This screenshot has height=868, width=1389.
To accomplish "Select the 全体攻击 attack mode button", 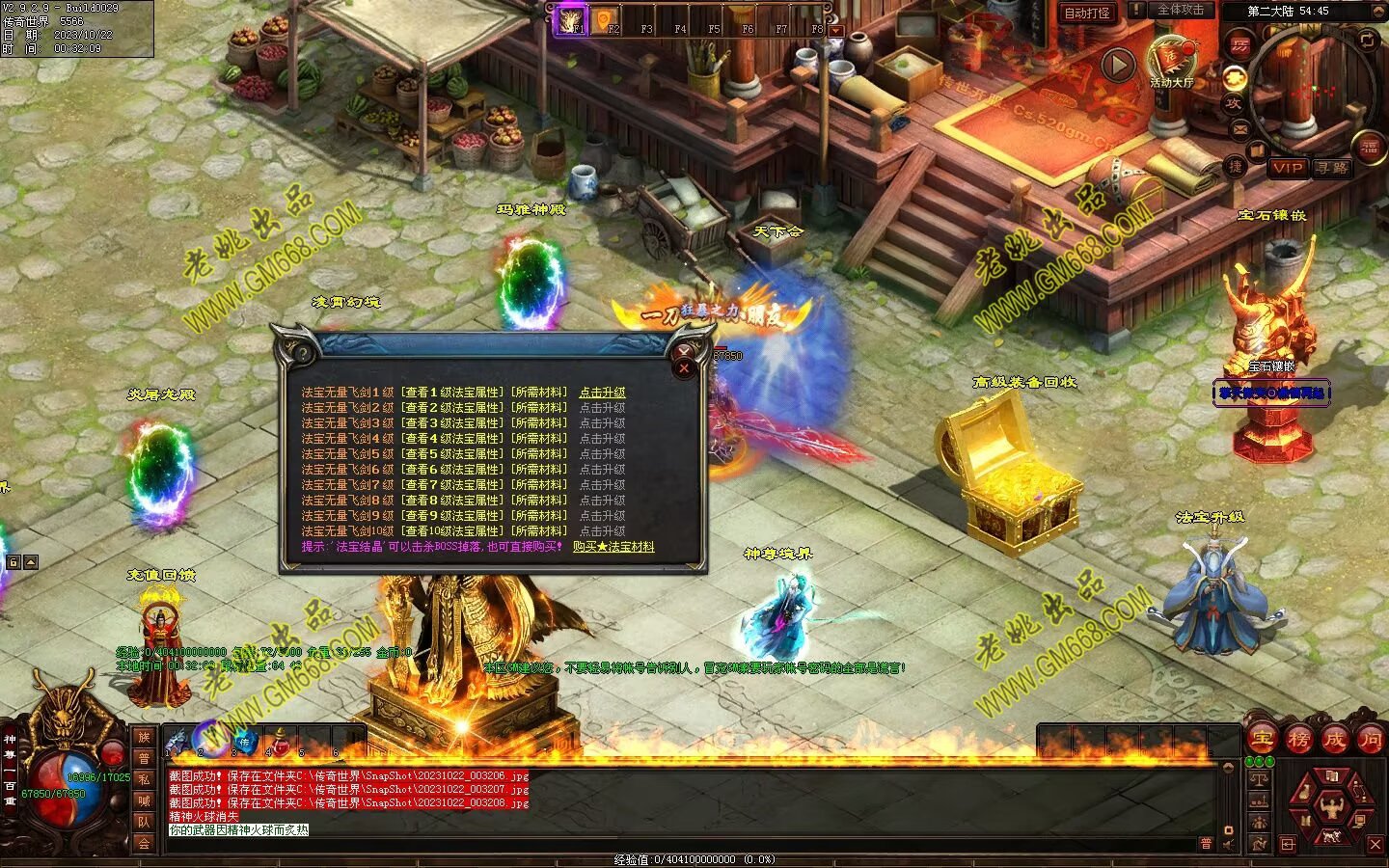I will click(x=1180, y=10).
